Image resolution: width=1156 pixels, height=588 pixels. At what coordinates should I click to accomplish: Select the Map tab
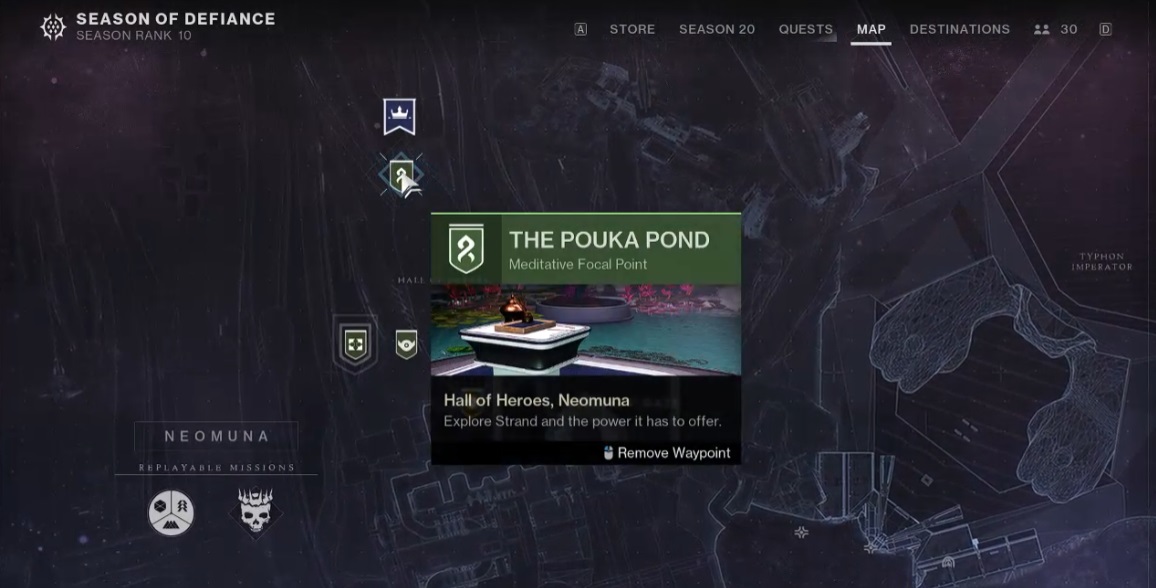[x=871, y=29]
